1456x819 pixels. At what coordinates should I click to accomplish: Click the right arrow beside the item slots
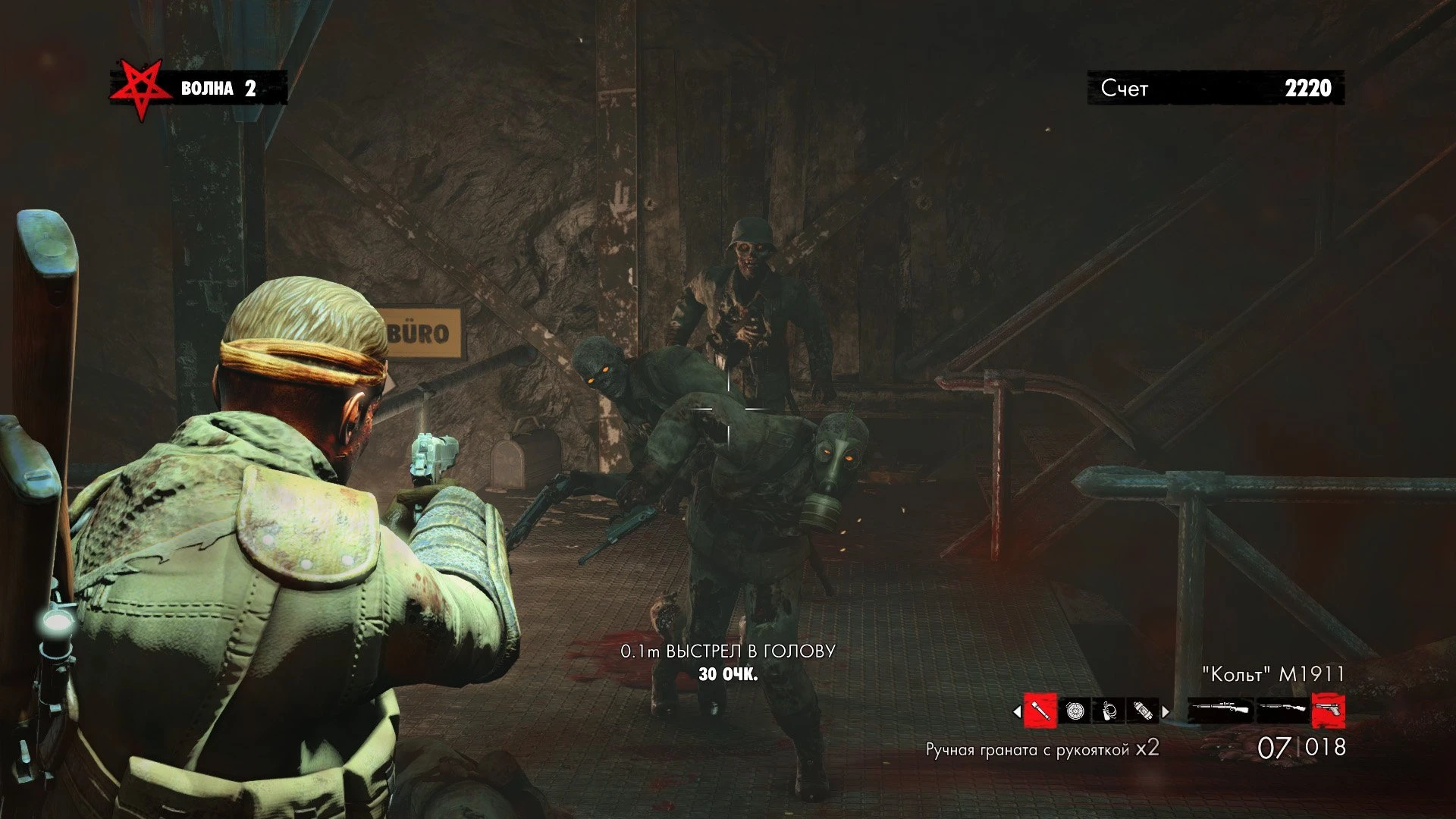pos(1166,712)
